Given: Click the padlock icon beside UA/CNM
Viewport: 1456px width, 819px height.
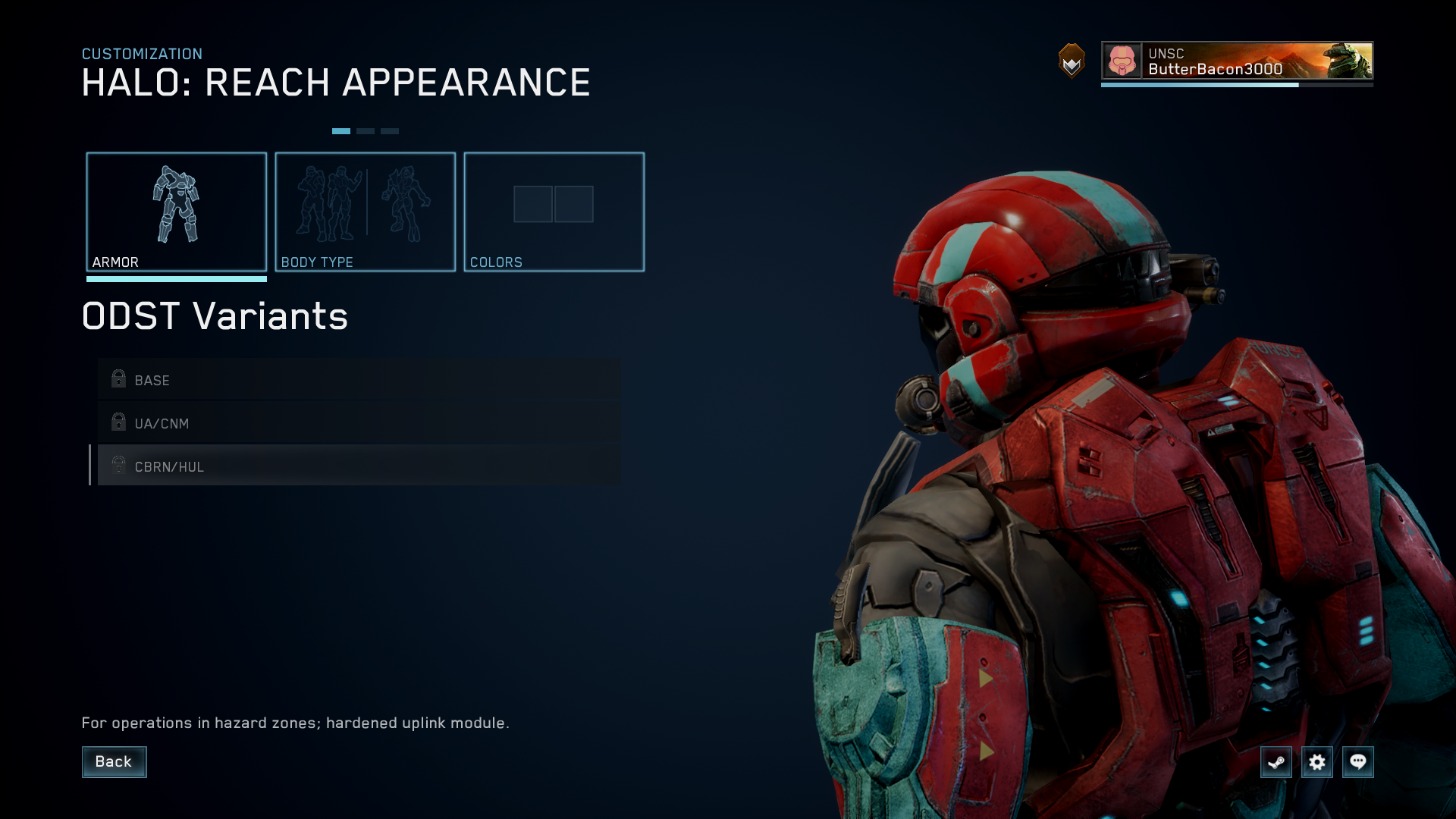Looking at the screenshot, I should (x=118, y=423).
